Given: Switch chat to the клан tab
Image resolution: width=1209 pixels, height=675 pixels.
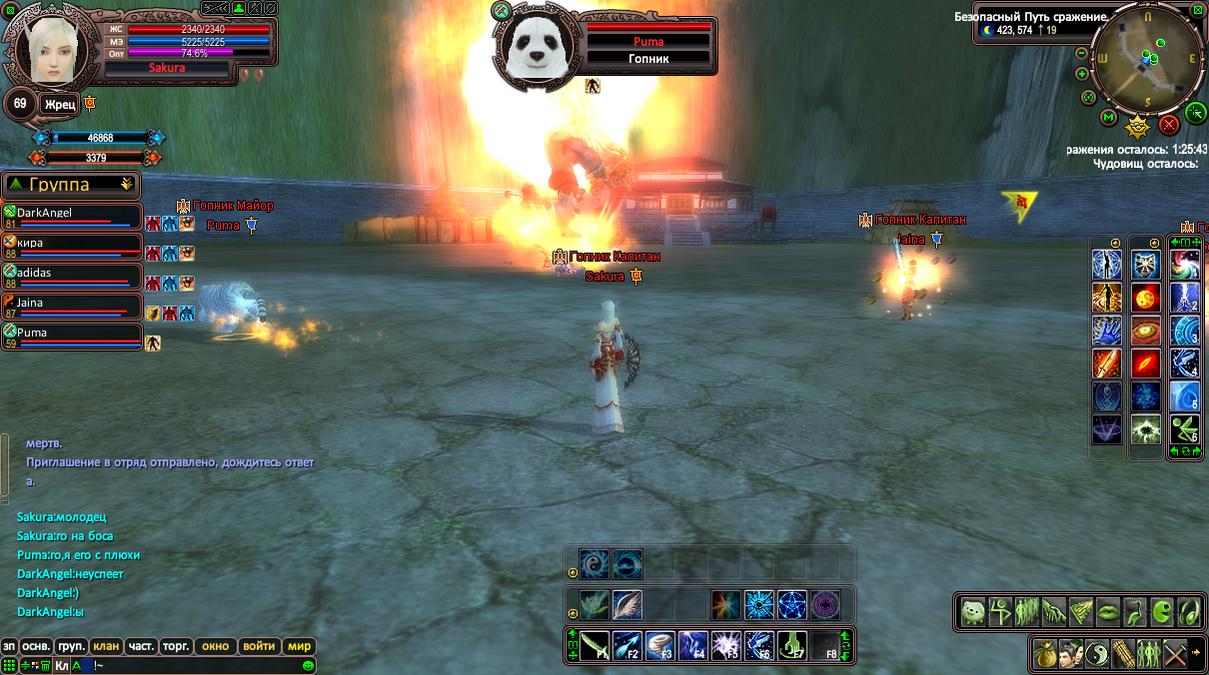Looking at the screenshot, I should pyautogui.click(x=106, y=646).
